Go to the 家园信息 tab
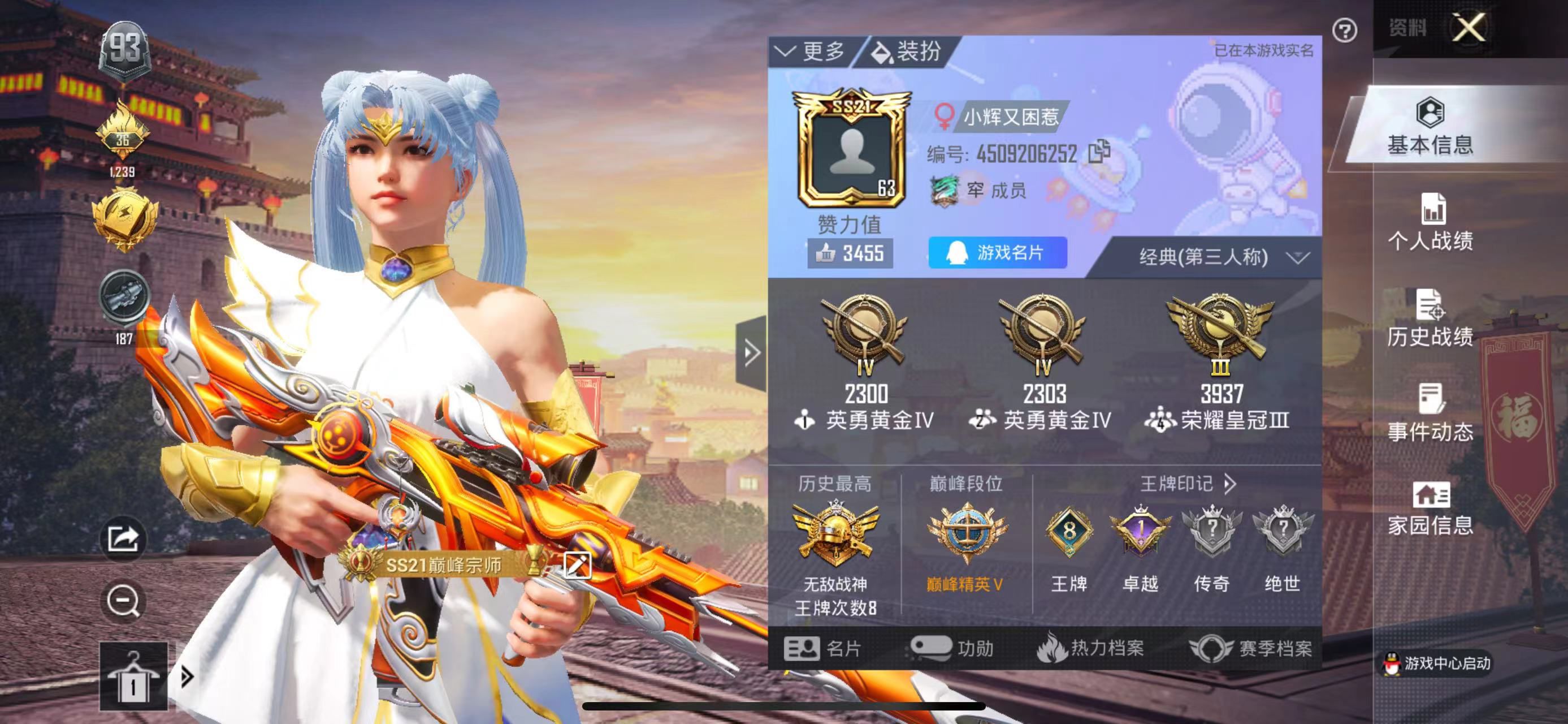The width and height of the screenshot is (1568, 724). tap(1430, 508)
